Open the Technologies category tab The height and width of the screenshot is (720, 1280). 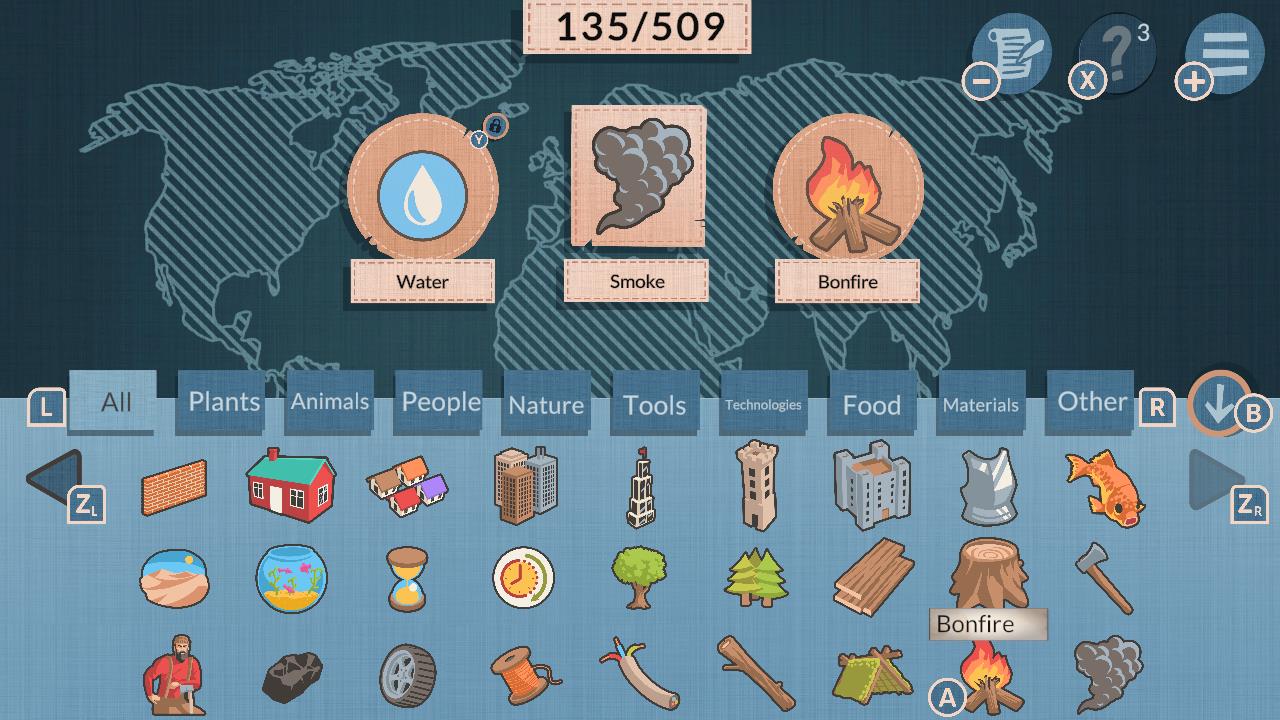click(763, 402)
